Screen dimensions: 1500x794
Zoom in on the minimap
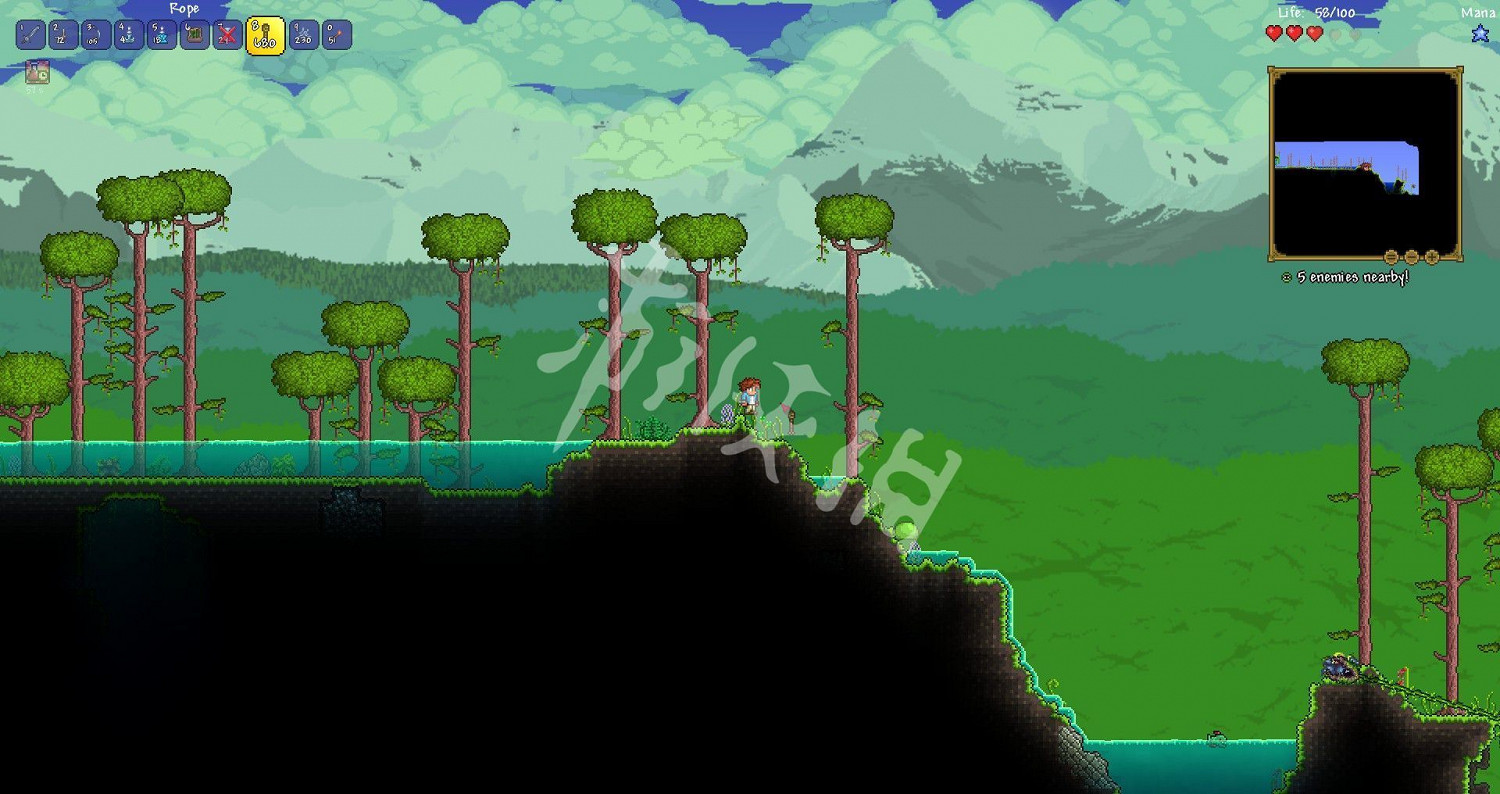(x=1432, y=257)
